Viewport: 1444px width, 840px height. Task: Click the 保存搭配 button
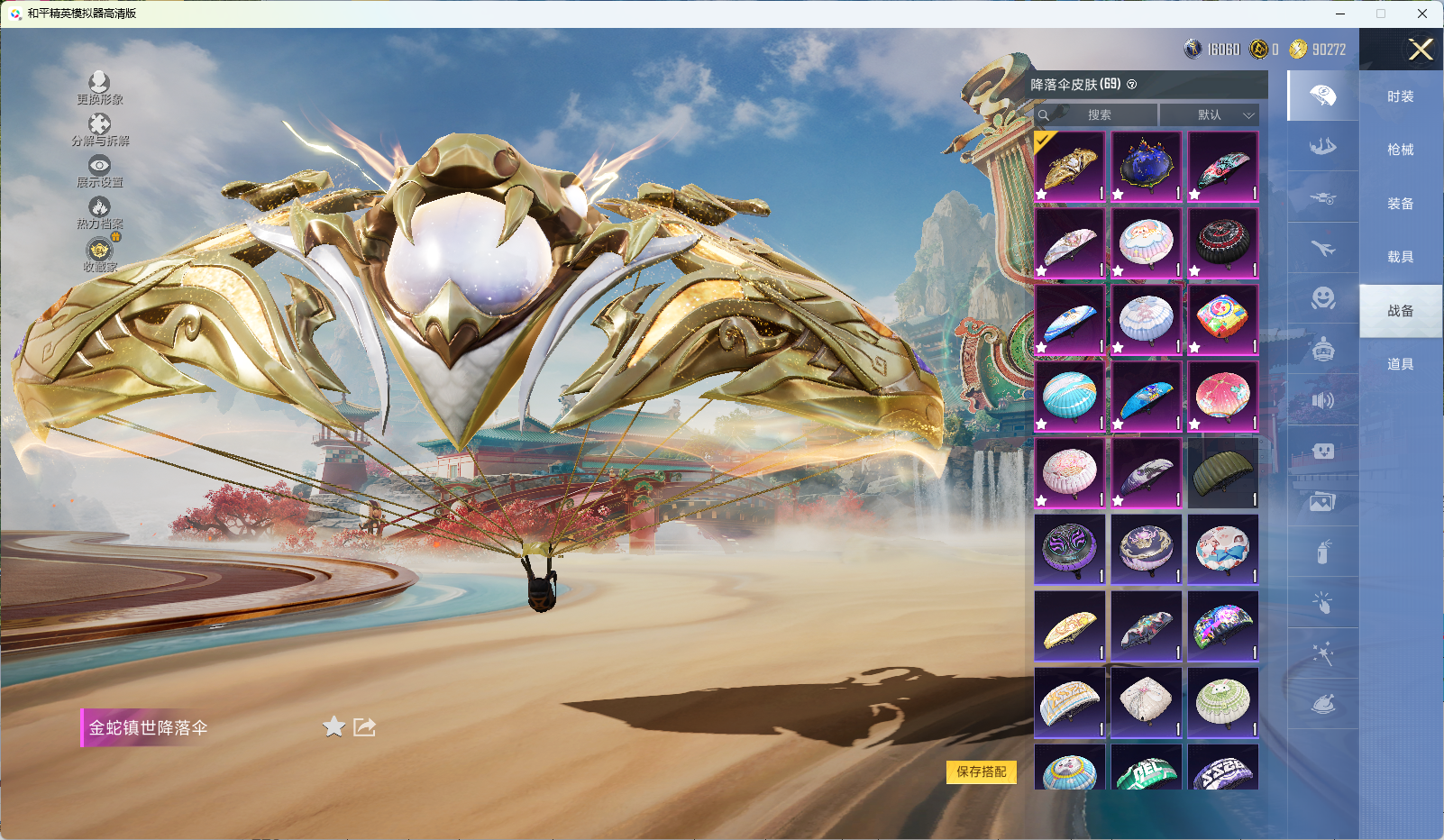pos(981,772)
